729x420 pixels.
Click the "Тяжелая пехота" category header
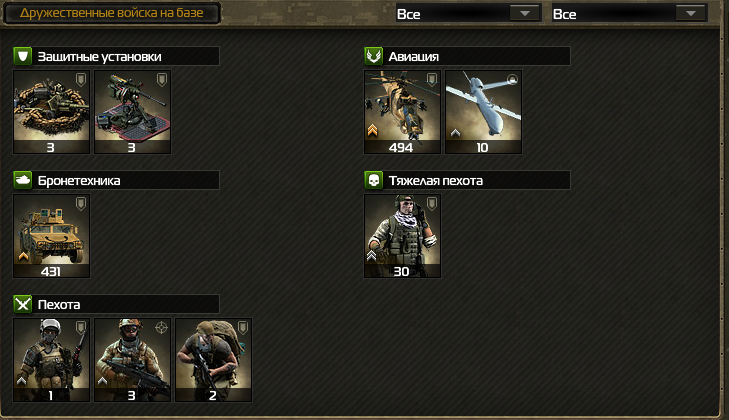pyautogui.click(x=466, y=181)
